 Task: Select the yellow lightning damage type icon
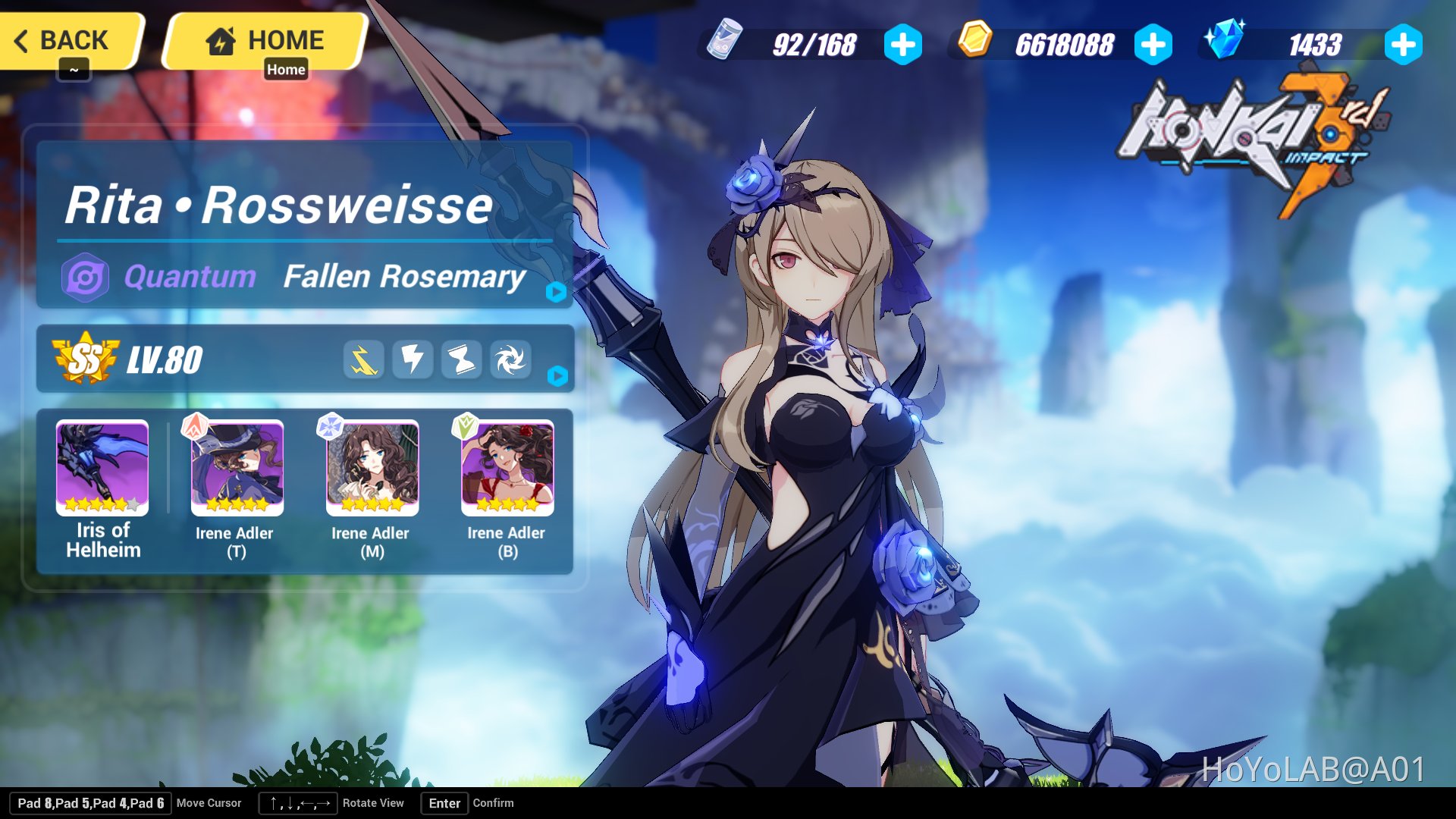point(364,359)
